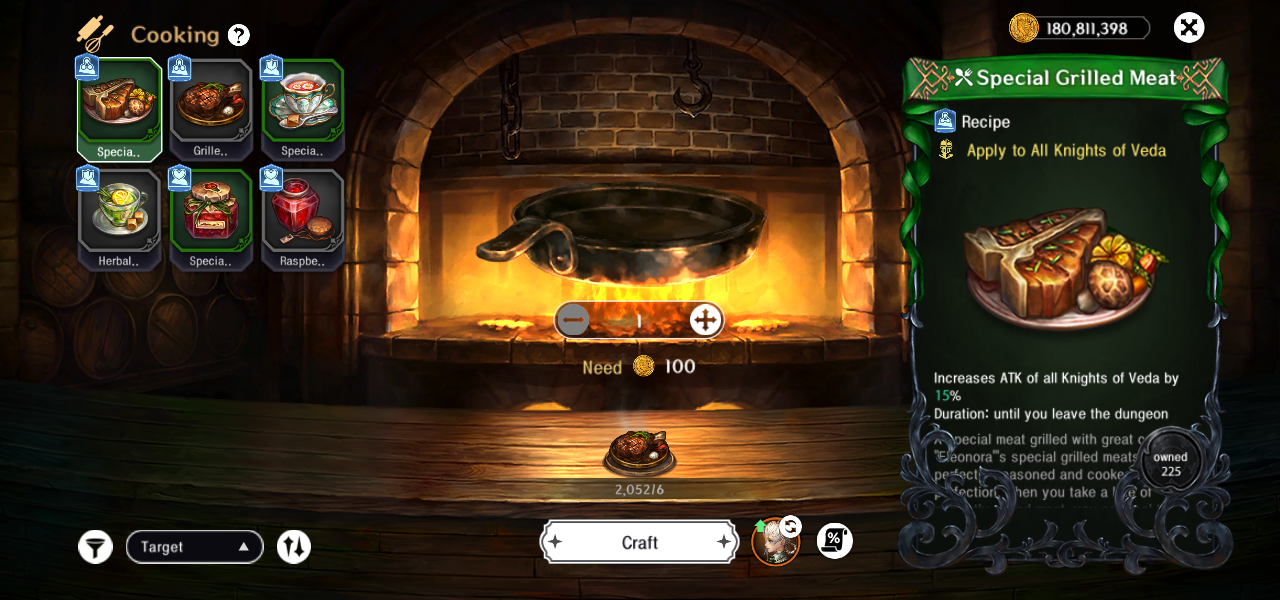This screenshot has height=600, width=1280.
Task: Toggle the sort order arrows button
Action: pyautogui.click(x=294, y=547)
